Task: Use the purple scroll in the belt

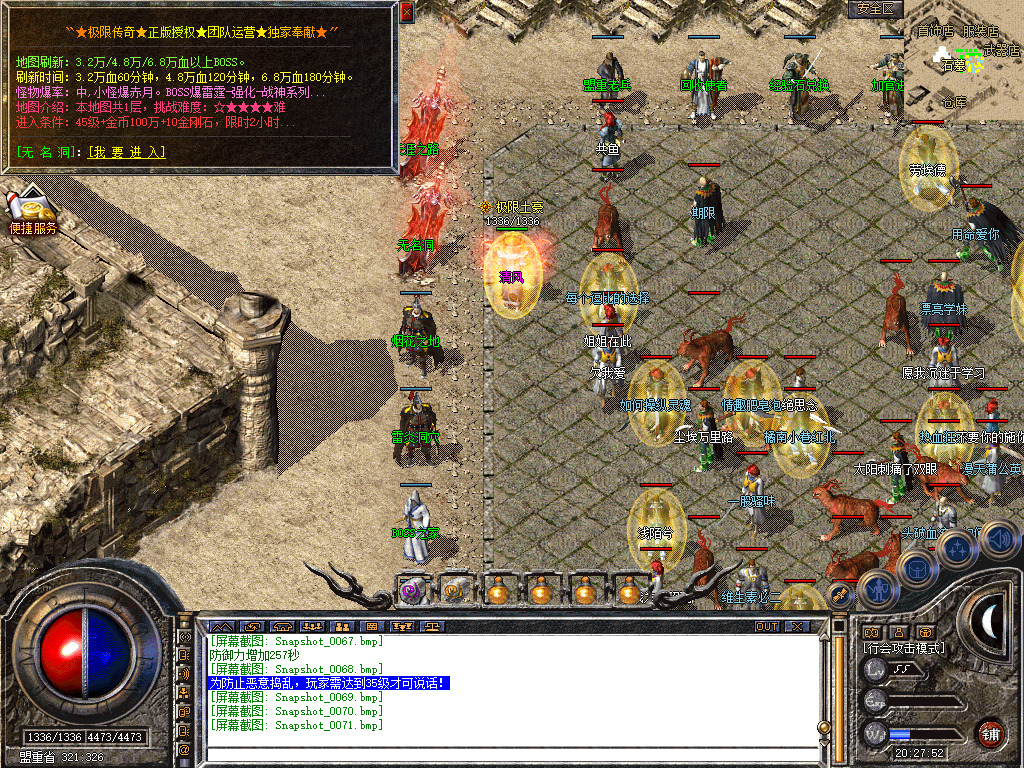Action: [x=411, y=592]
